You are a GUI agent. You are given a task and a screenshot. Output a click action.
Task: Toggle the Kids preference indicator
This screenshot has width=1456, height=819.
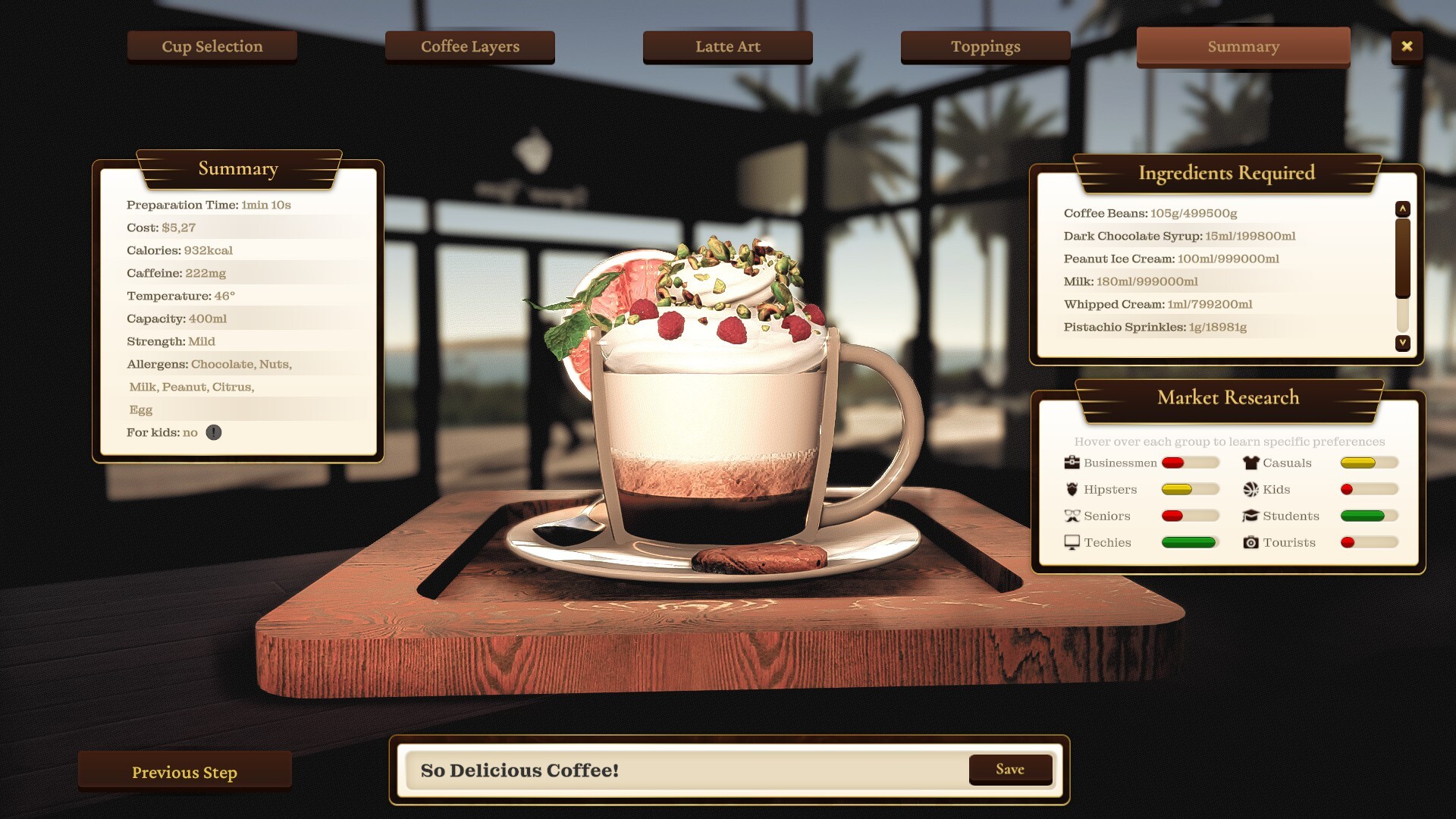[1368, 489]
